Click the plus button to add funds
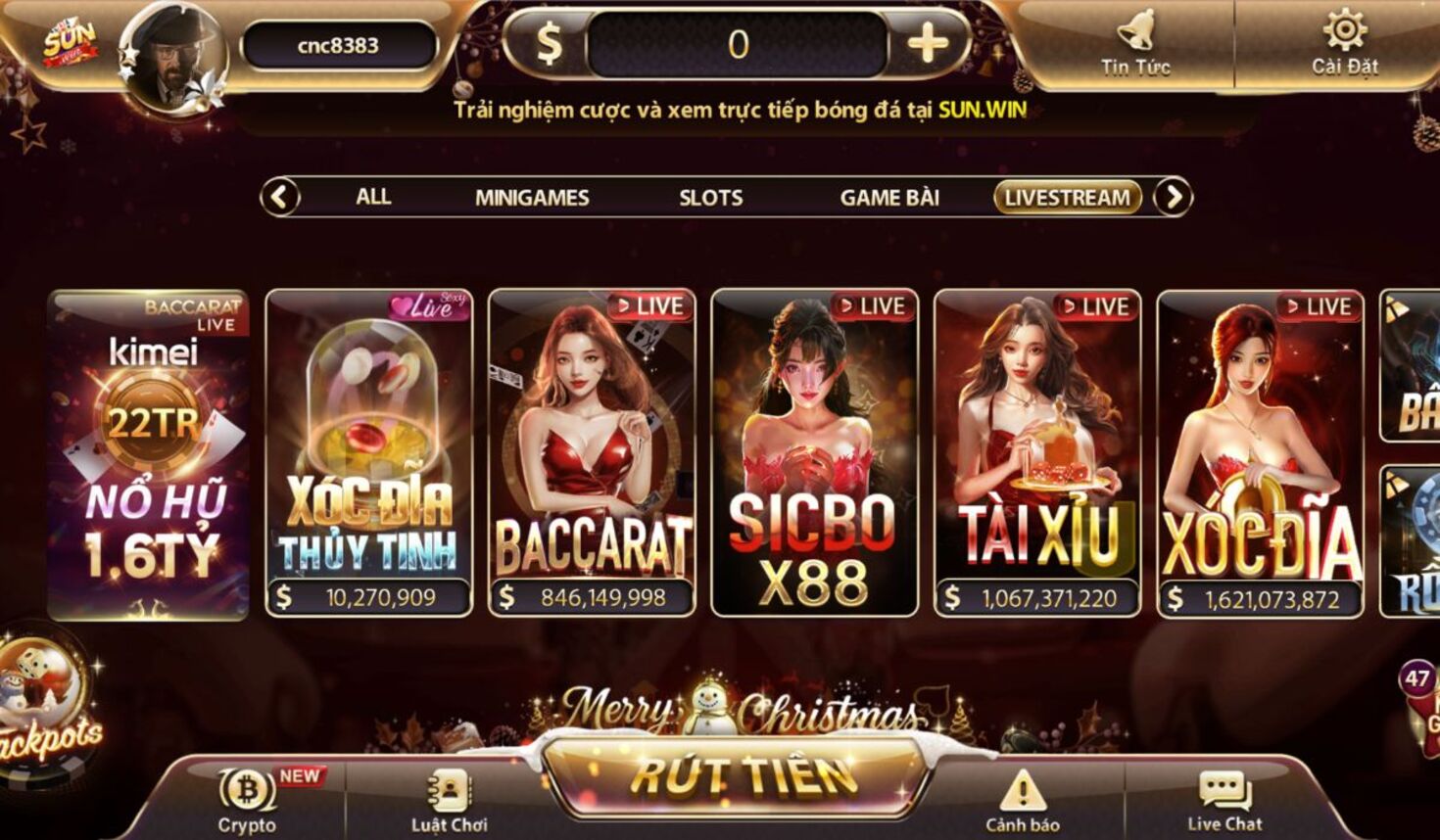The image size is (1440, 840). click(x=927, y=44)
